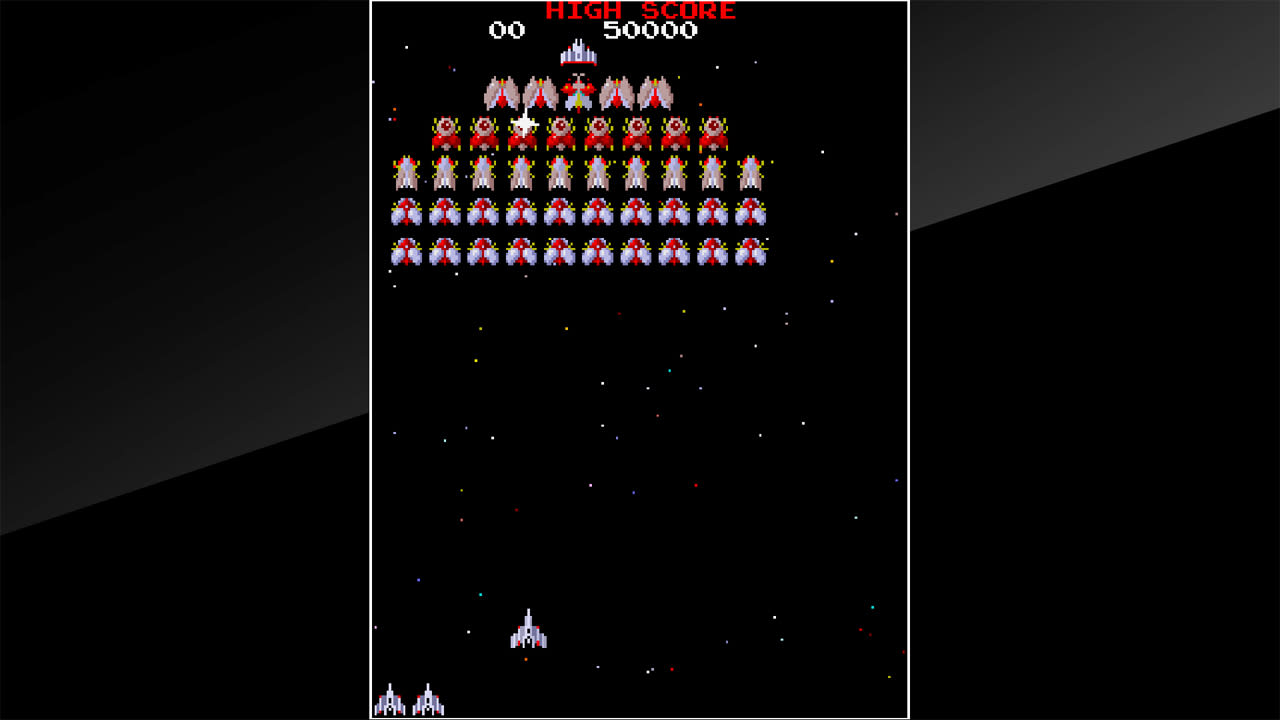Image resolution: width=1280 pixels, height=720 pixels.
Task: Click the player's fighter ship mid-screen
Action: (528, 634)
